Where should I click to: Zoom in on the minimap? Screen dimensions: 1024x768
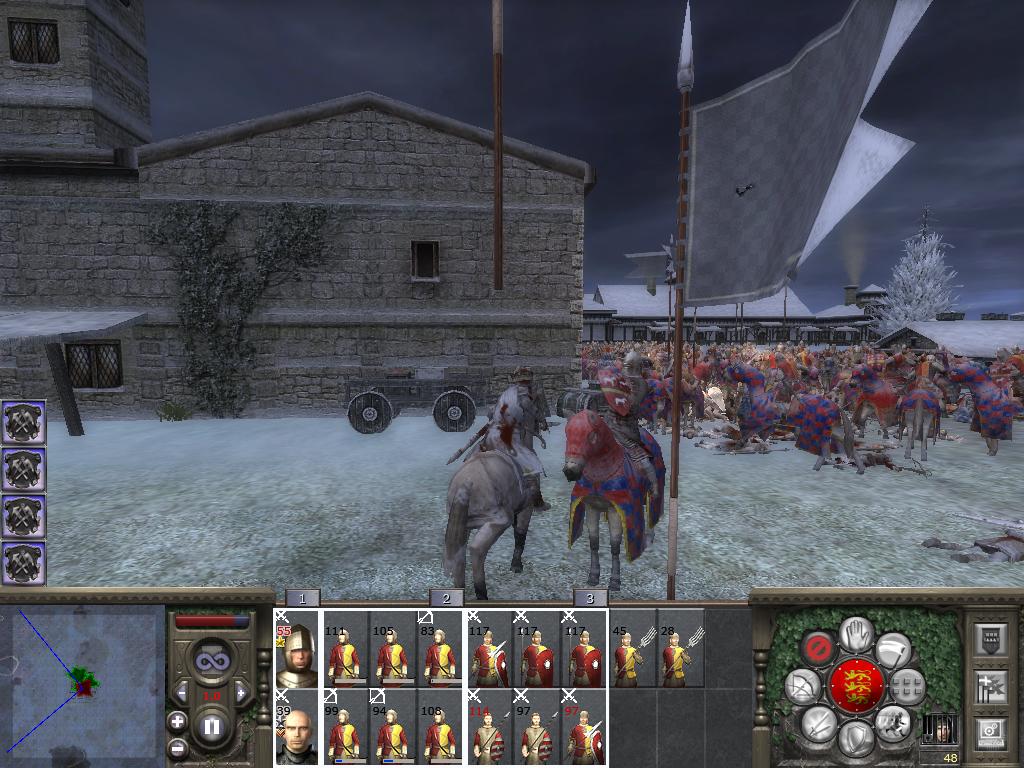tap(177, 721)
